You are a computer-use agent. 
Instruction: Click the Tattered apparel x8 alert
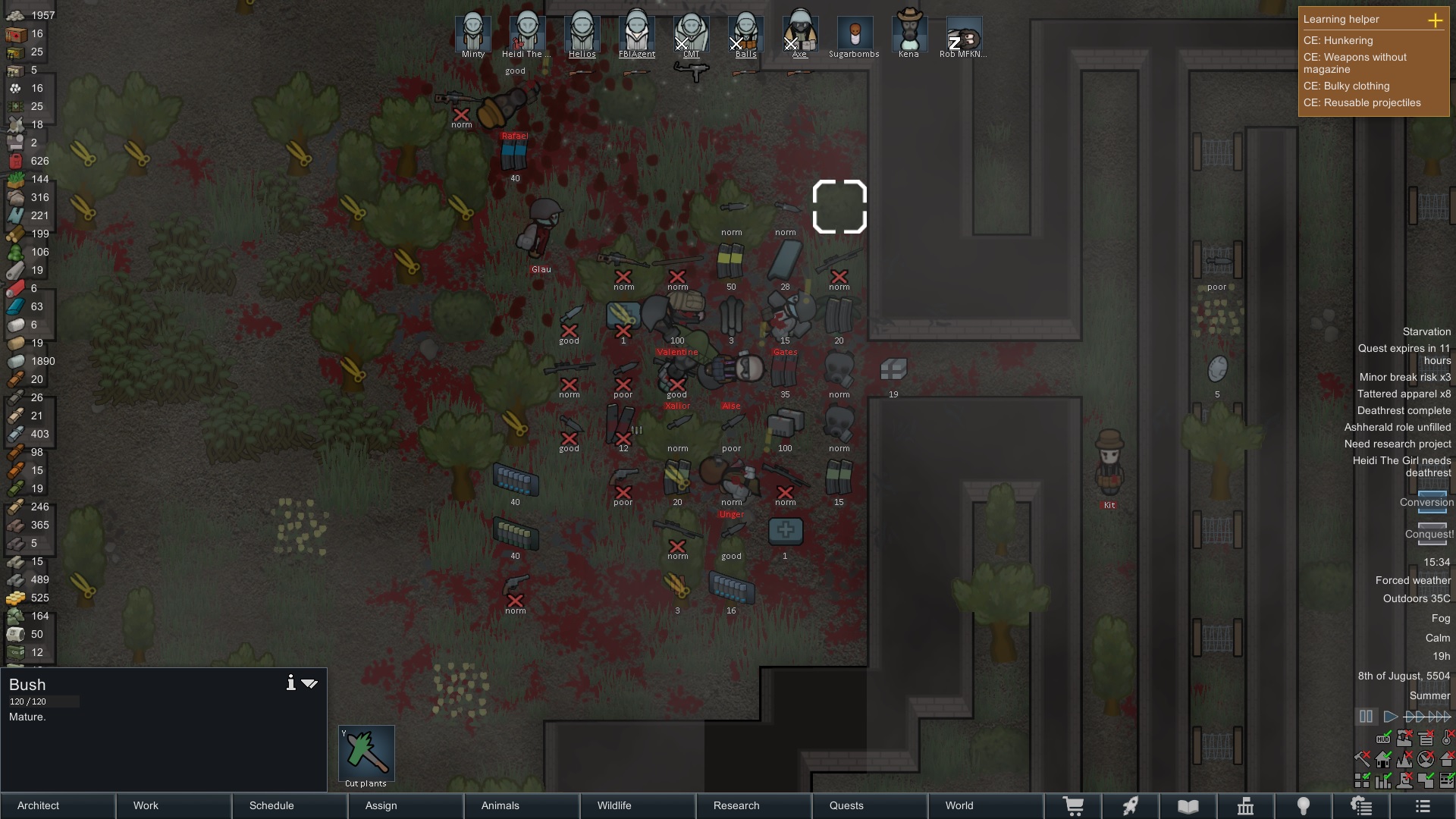click(x=1403, y=394)
